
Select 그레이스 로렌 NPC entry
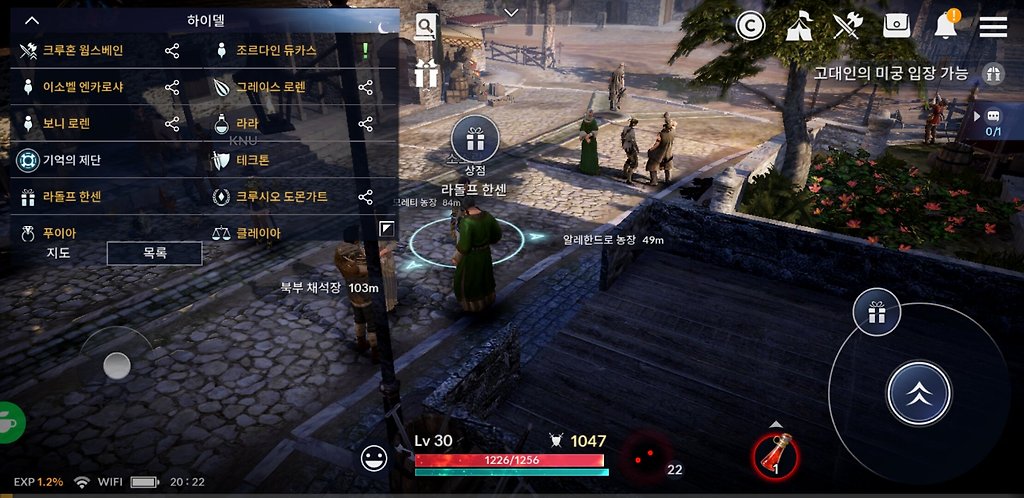[x=270, y=87]
